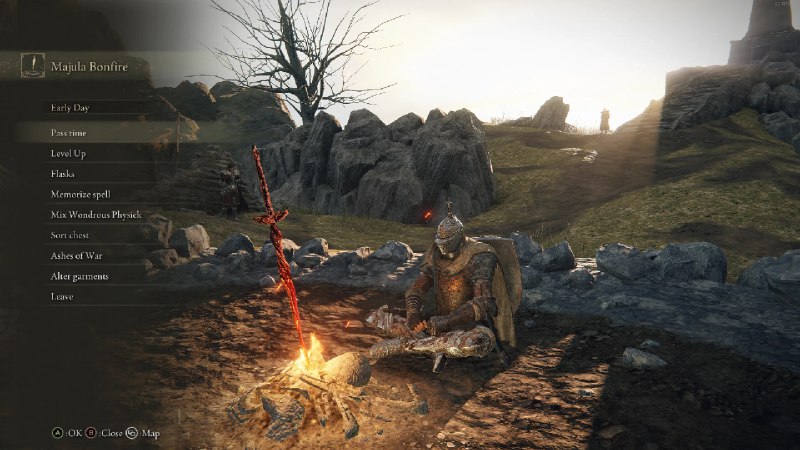Choose Ashes of War
Viewport: 800px width, 450px height.
point(78,255)
